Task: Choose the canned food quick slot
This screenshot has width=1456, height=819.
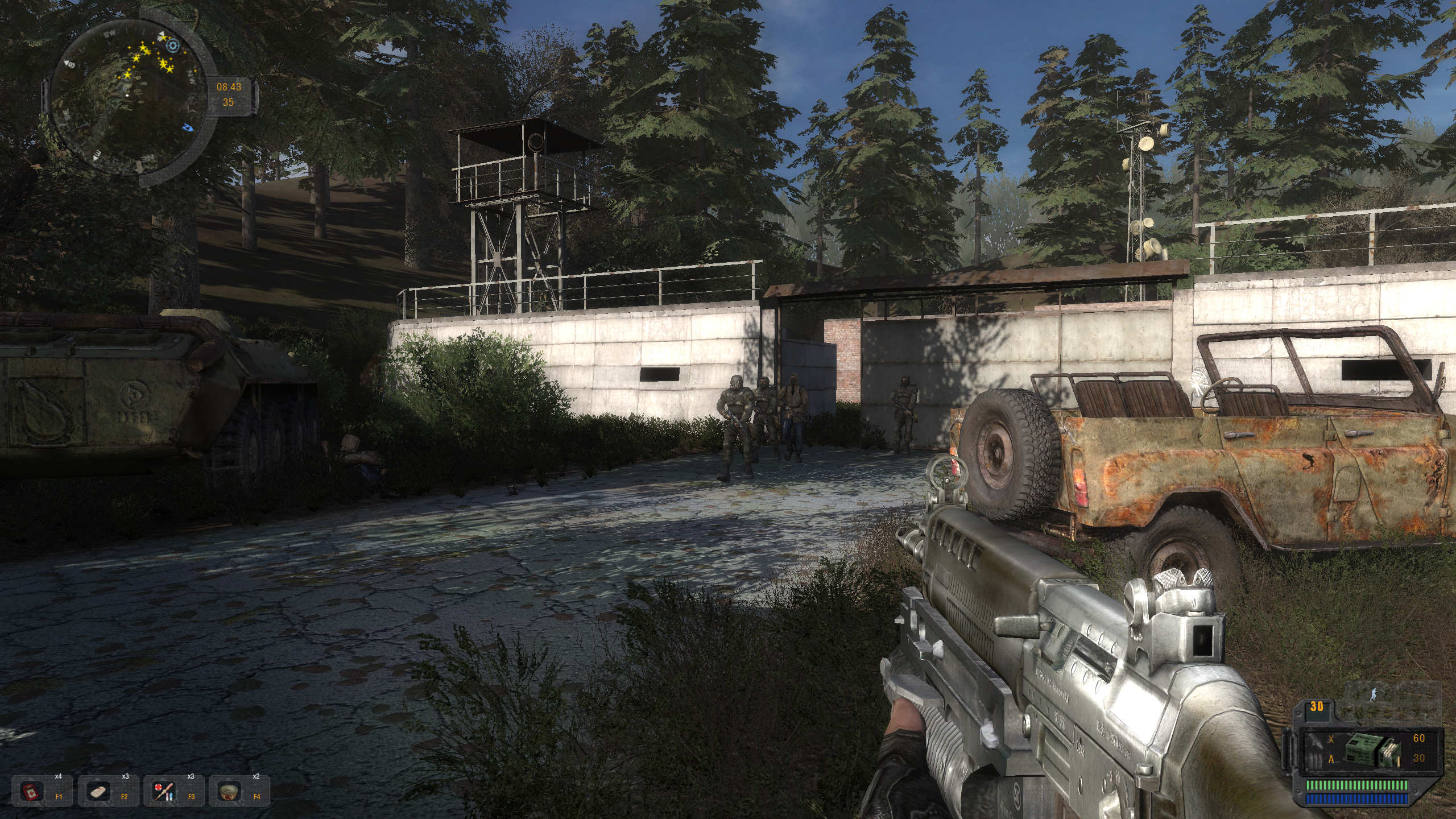Action: point(229,791)
